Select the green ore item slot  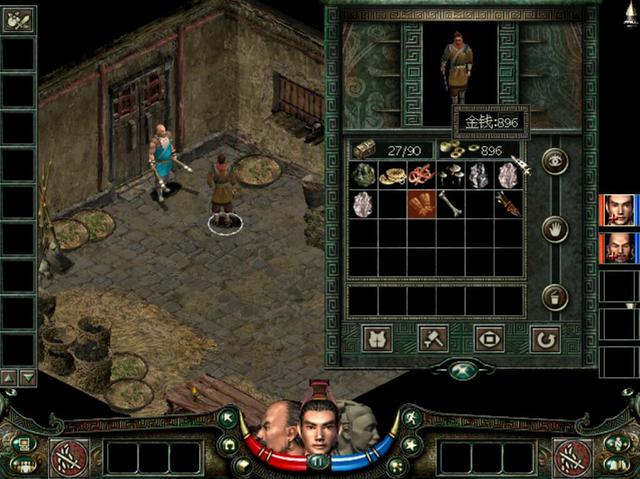(x=363, y=175)
